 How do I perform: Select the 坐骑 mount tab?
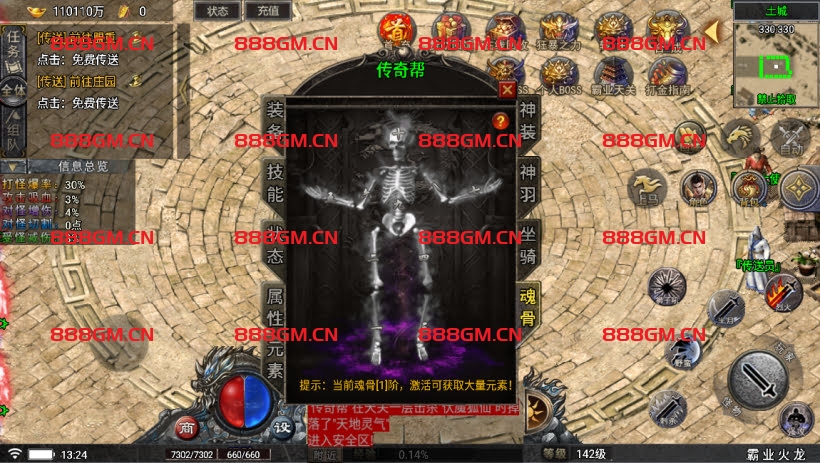coord(528,243)
